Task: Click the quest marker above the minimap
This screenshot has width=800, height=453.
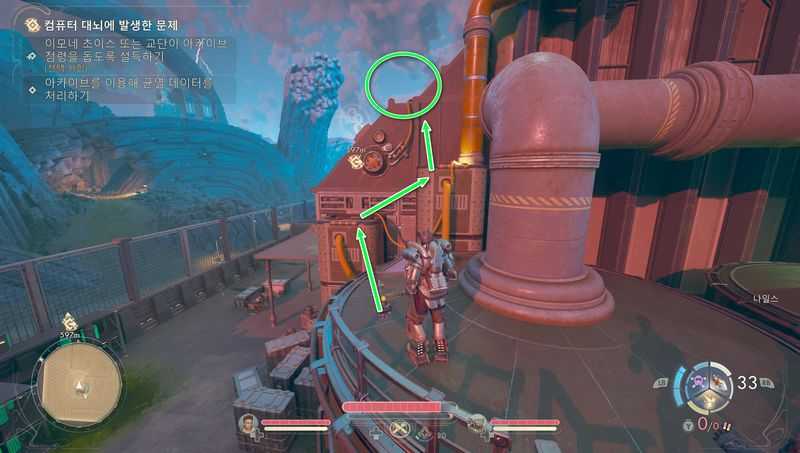Action: coord(70,322)
